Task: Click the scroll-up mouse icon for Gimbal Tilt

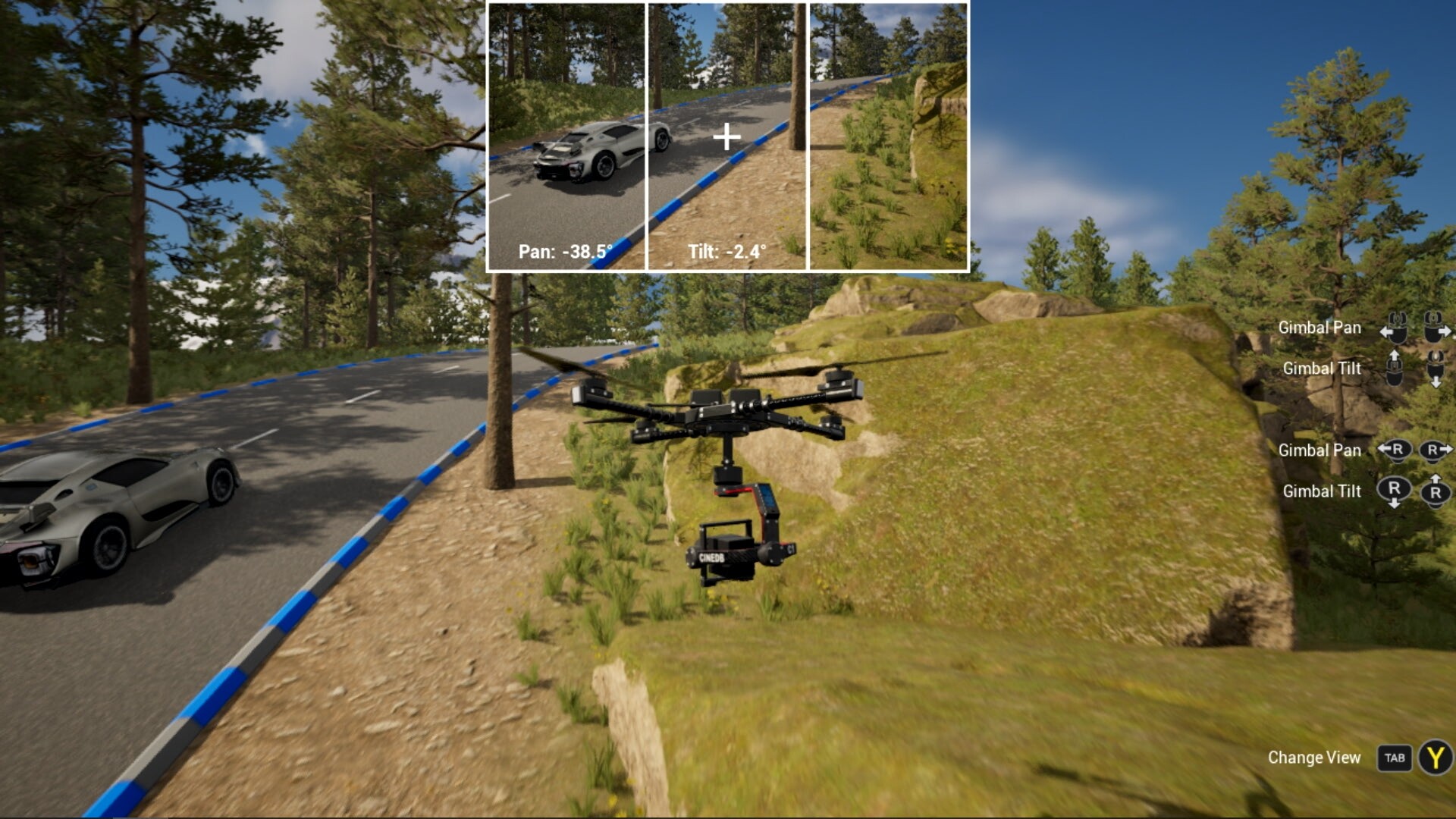Action: 1395,368
